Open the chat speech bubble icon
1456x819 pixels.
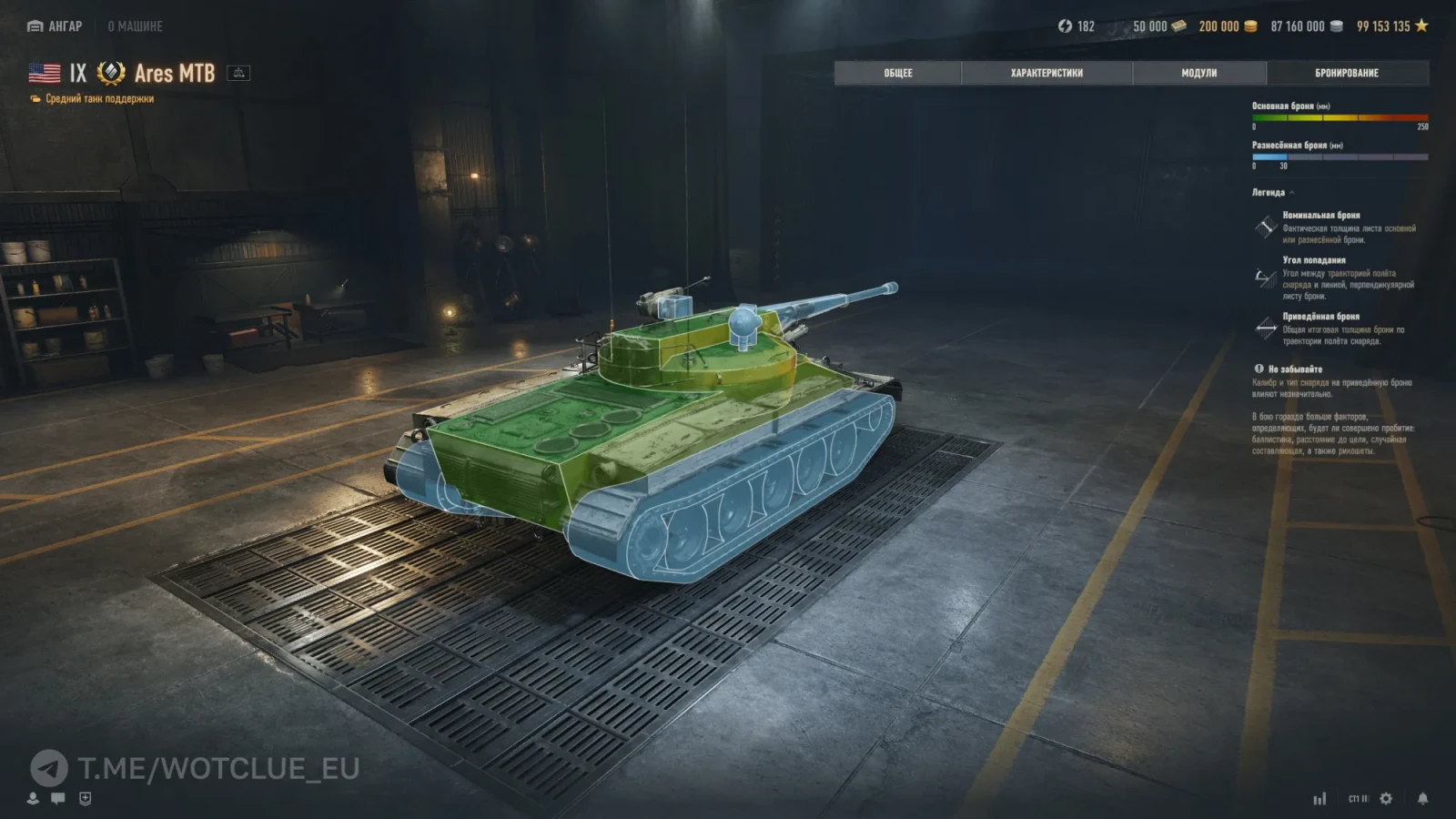coord(58,798)
